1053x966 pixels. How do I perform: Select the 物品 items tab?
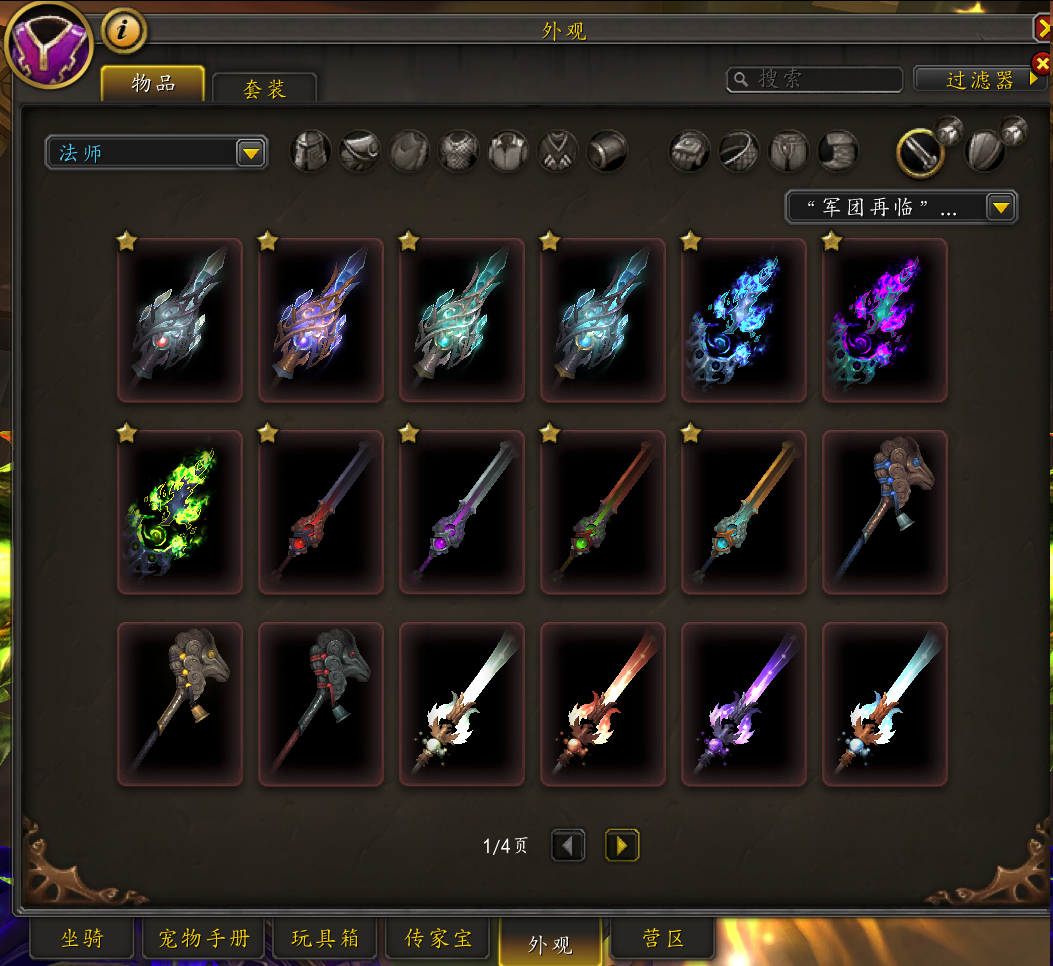tap(153, 84)
